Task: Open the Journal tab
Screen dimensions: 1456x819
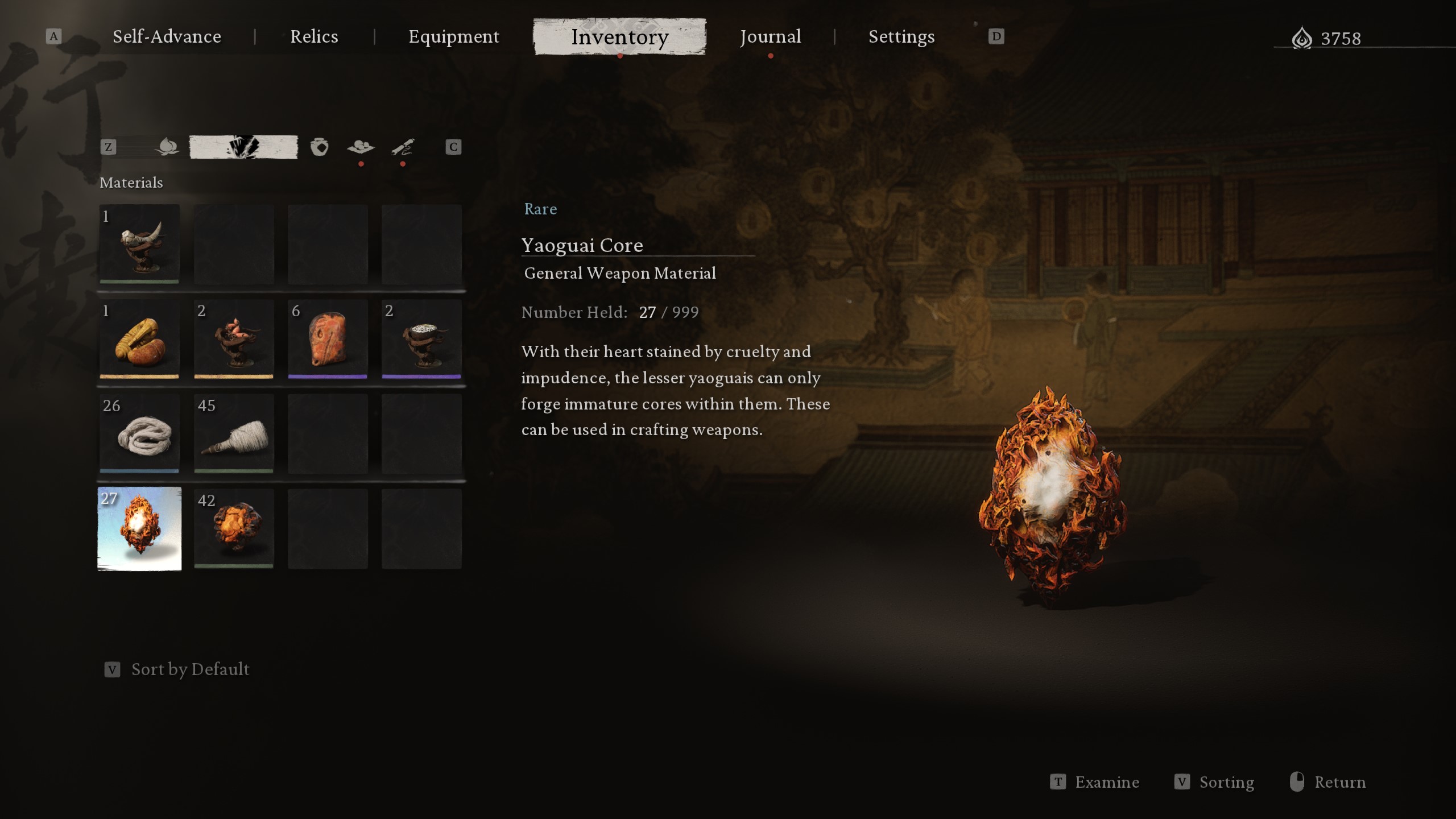Action: click(770, 37)
